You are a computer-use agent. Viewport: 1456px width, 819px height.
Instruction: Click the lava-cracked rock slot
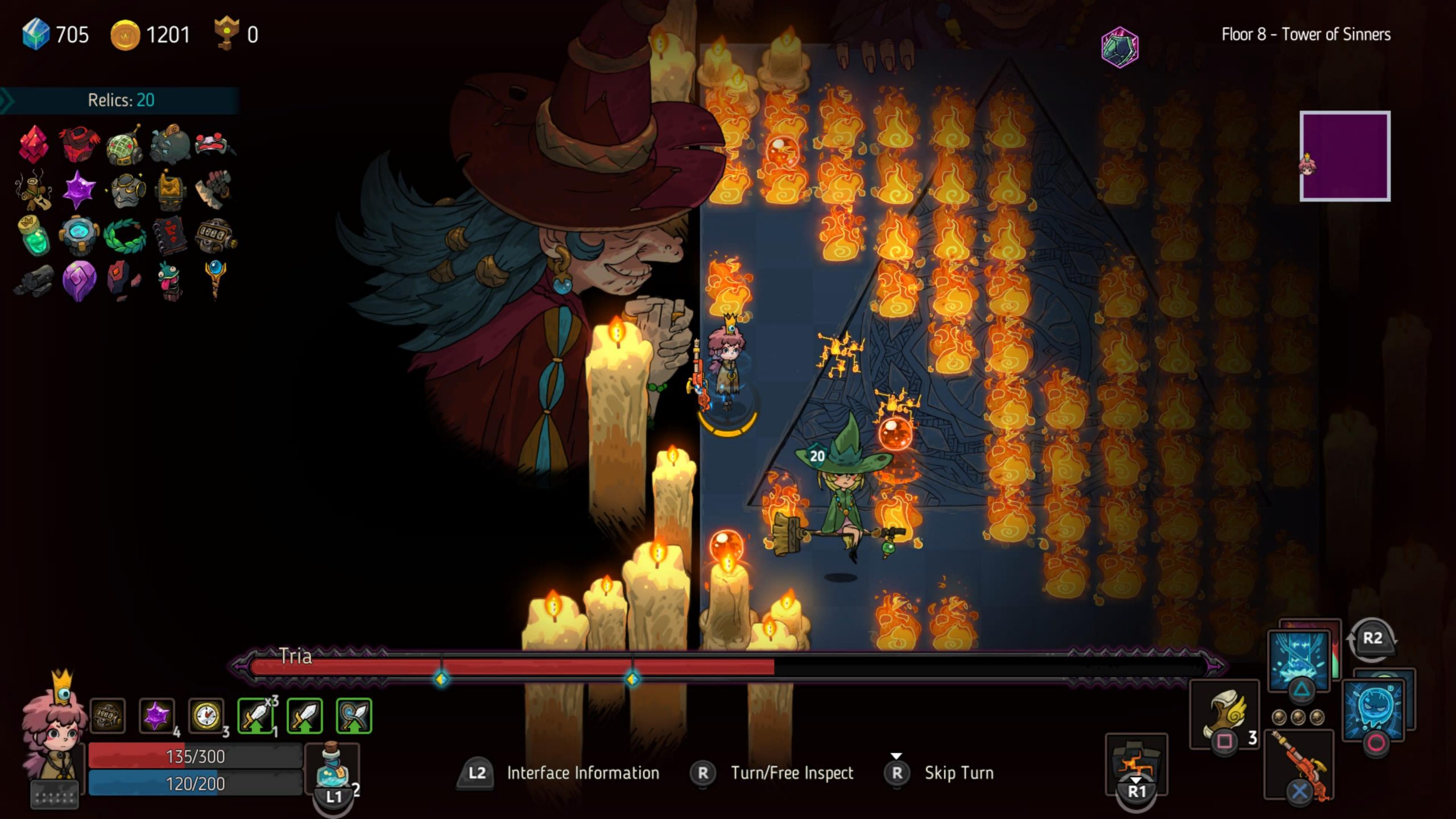[1136, 762]
